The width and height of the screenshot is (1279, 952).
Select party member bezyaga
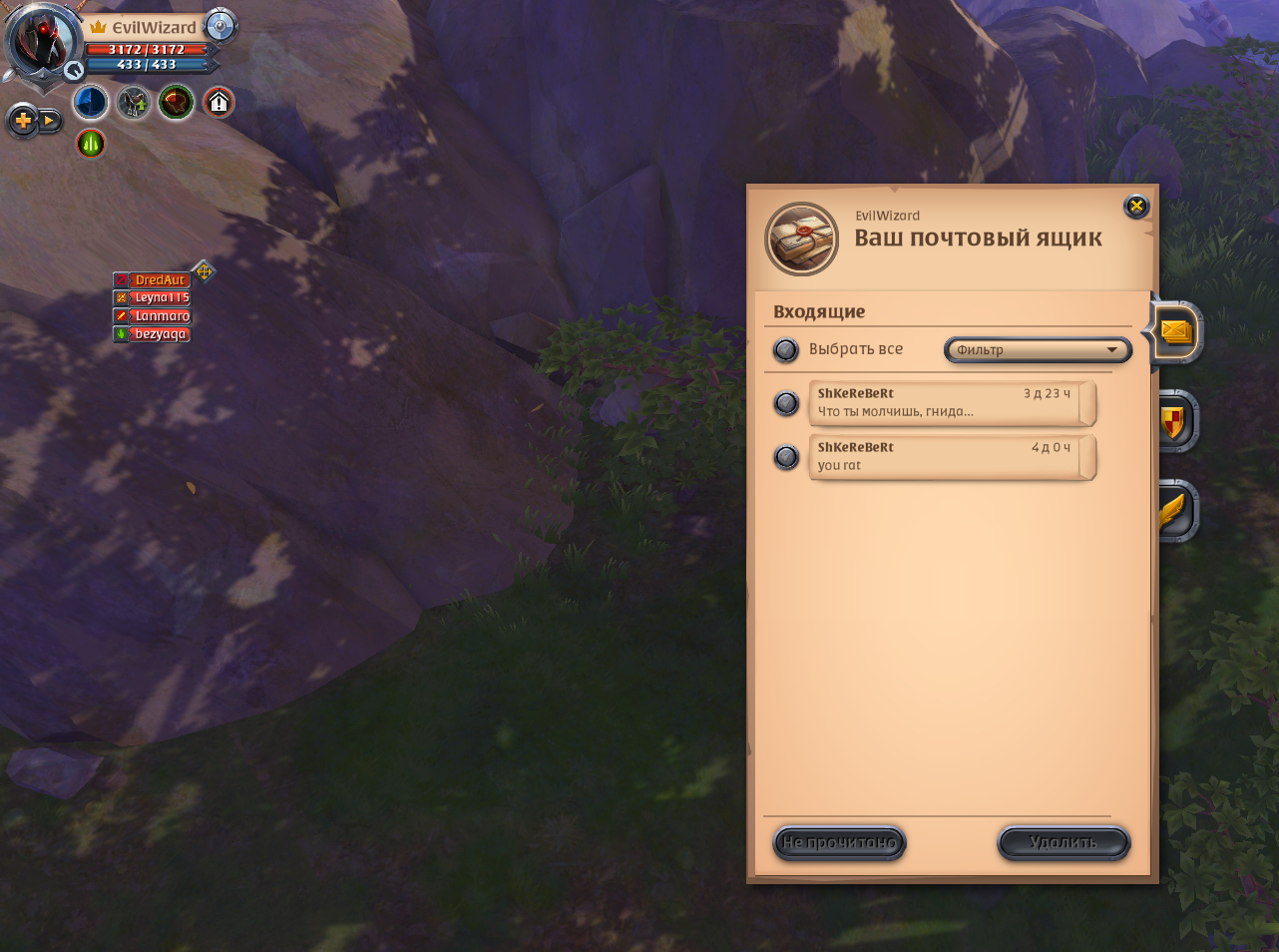[x=160, y=334]
